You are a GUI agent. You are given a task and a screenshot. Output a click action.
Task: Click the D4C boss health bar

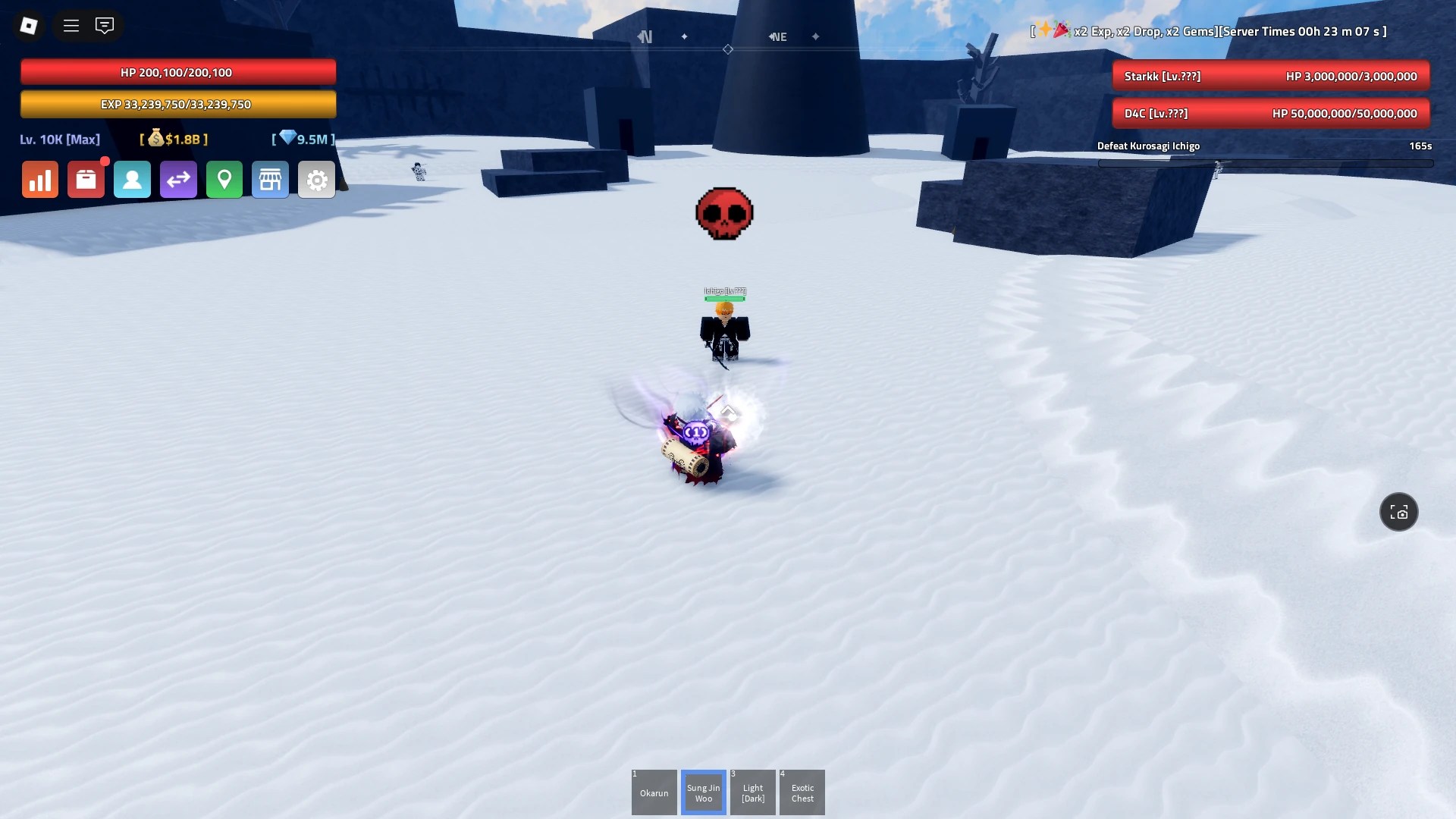[x=1271, y=112]
